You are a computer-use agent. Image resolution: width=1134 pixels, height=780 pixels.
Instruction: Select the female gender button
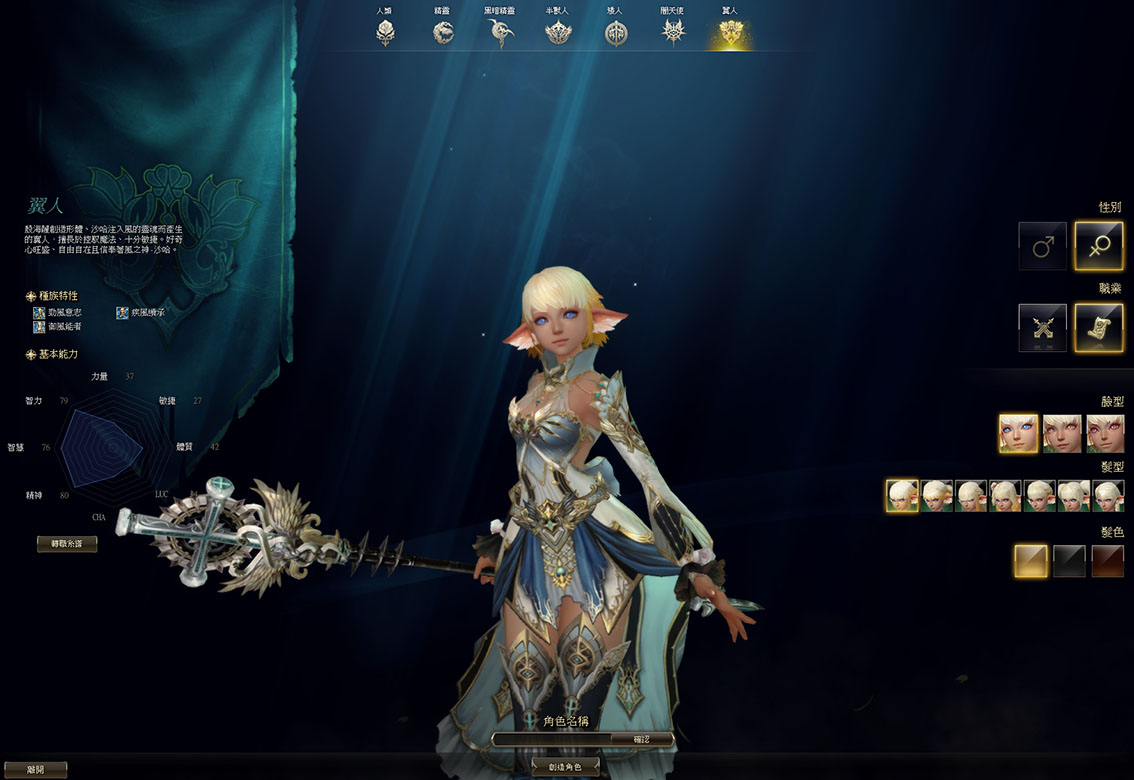coord(1098,246)
